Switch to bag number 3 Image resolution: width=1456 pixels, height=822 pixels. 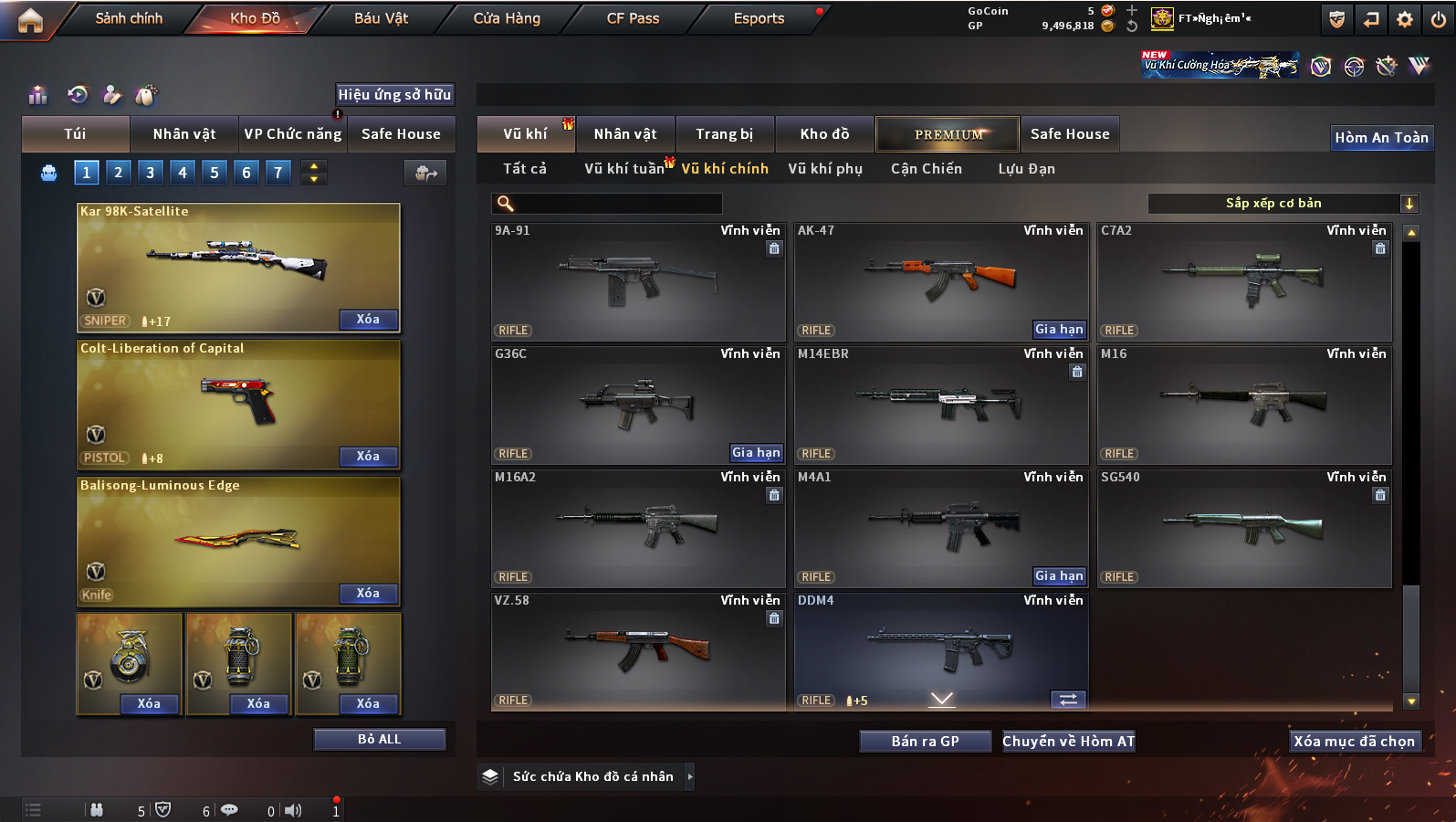151,173
